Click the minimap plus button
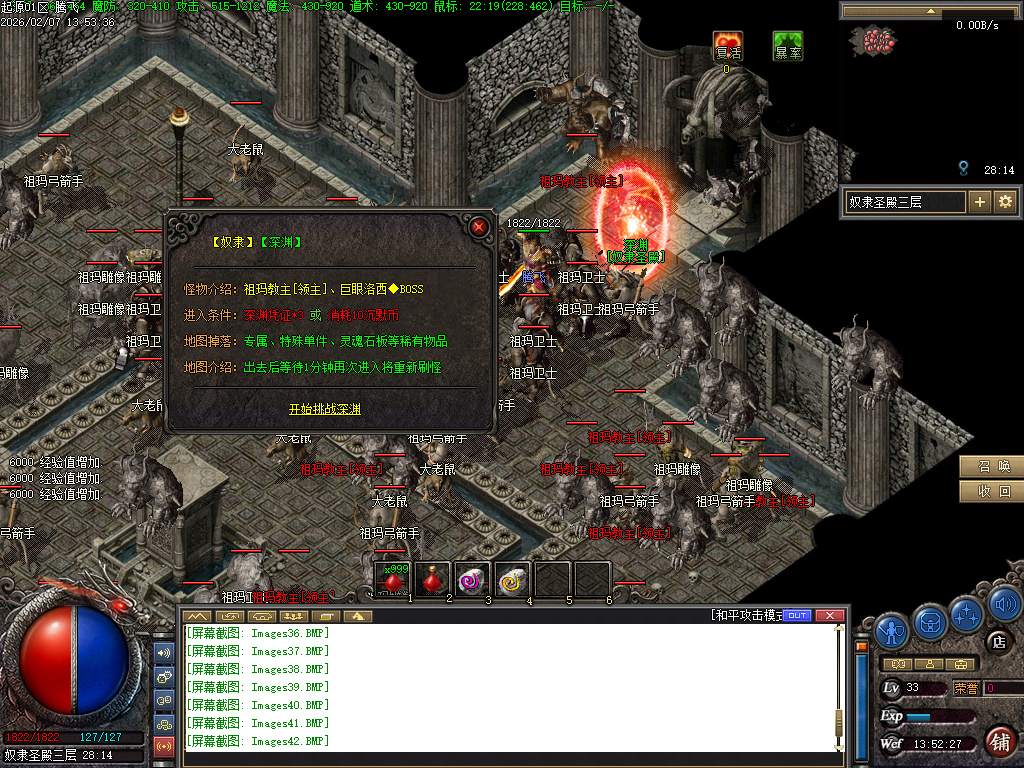The width and height of the screenshot is (1024, 768). (x=980, y=202)
